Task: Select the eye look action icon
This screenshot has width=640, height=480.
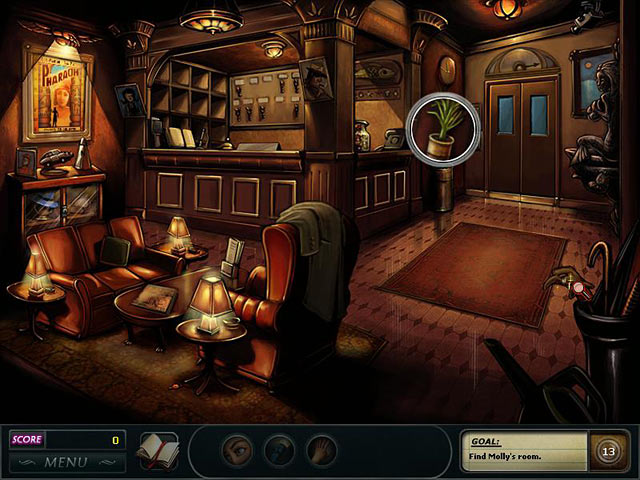Action: click(236, 450)
